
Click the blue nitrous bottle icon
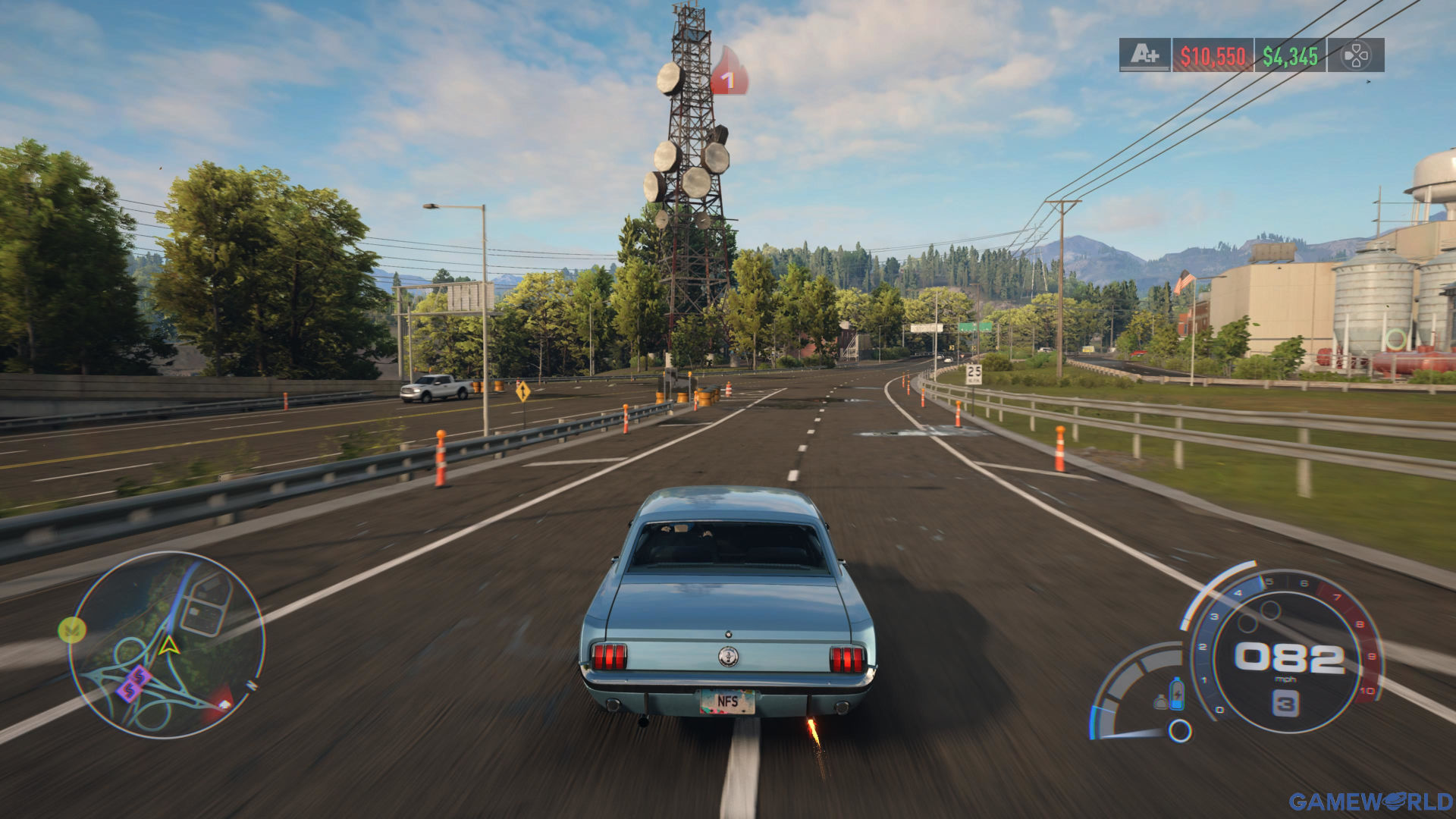pos(1176,693)
